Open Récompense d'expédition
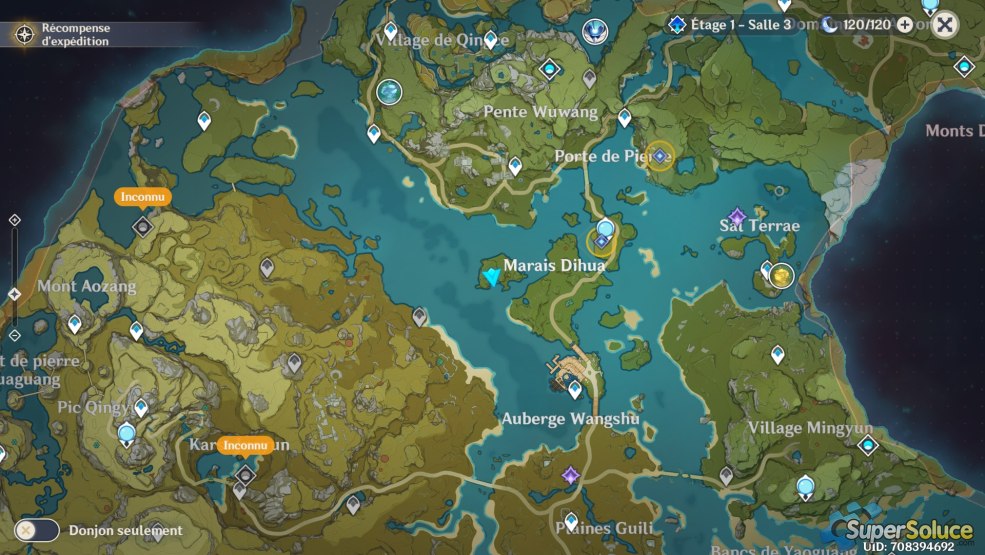The height and width of the screenshot is (555, 985). tap(25, 35)
